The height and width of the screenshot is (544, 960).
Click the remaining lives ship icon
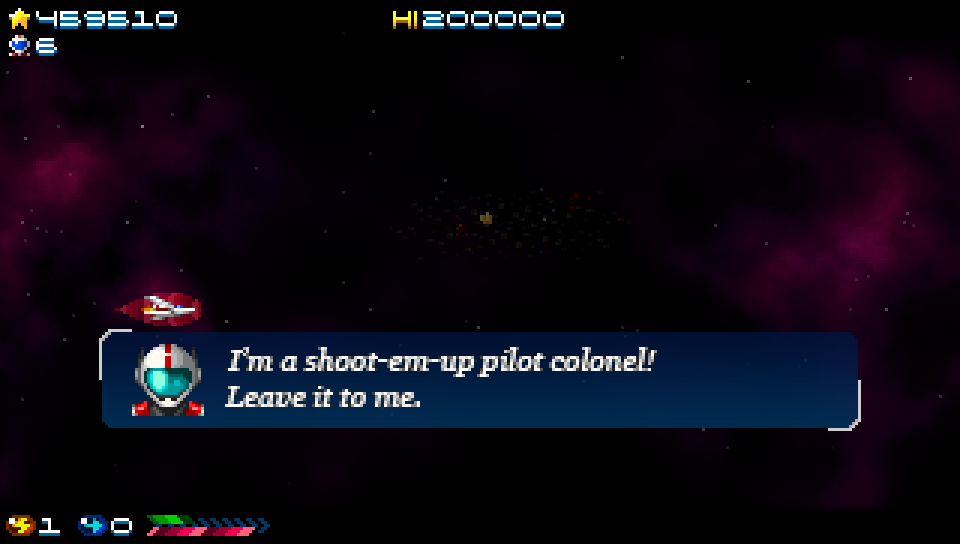point(19,45)
